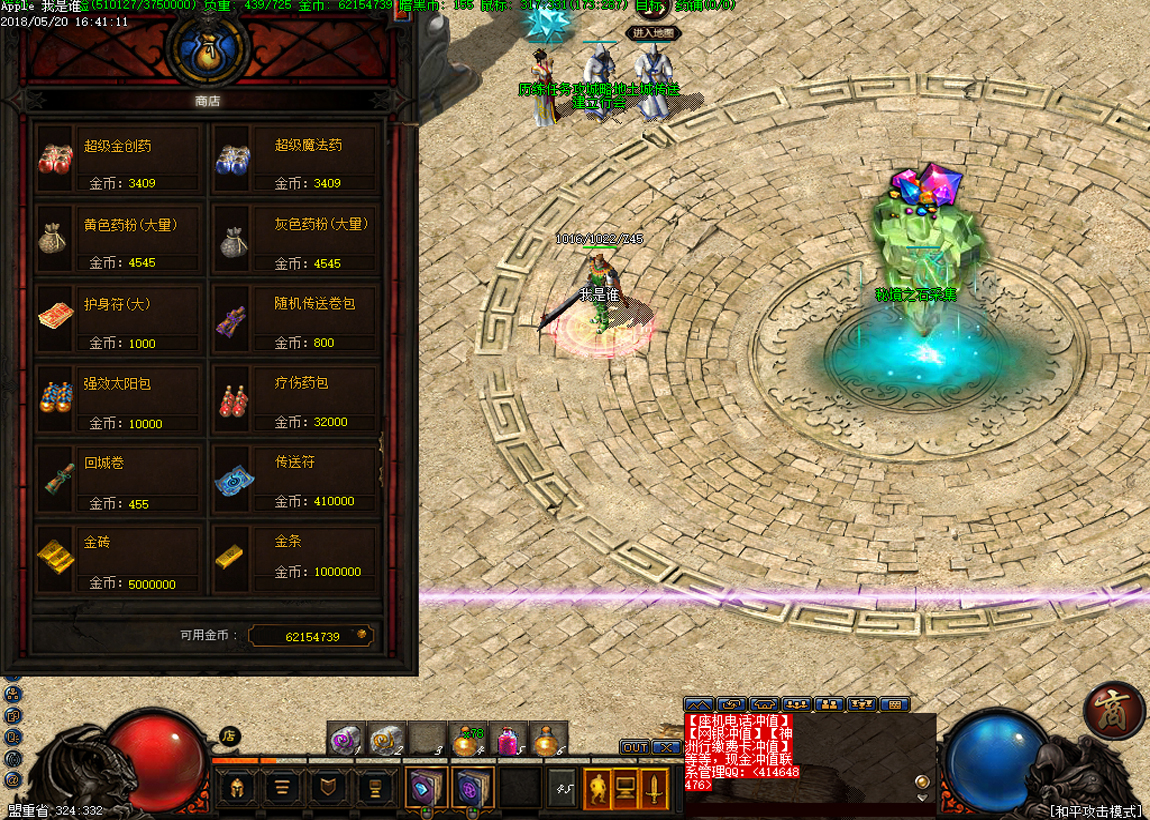Viewport: 1150px width, 820px height.
Task: Click the 进入地图 enter map button
Action: pyautogui.click(x=654, y=33)
